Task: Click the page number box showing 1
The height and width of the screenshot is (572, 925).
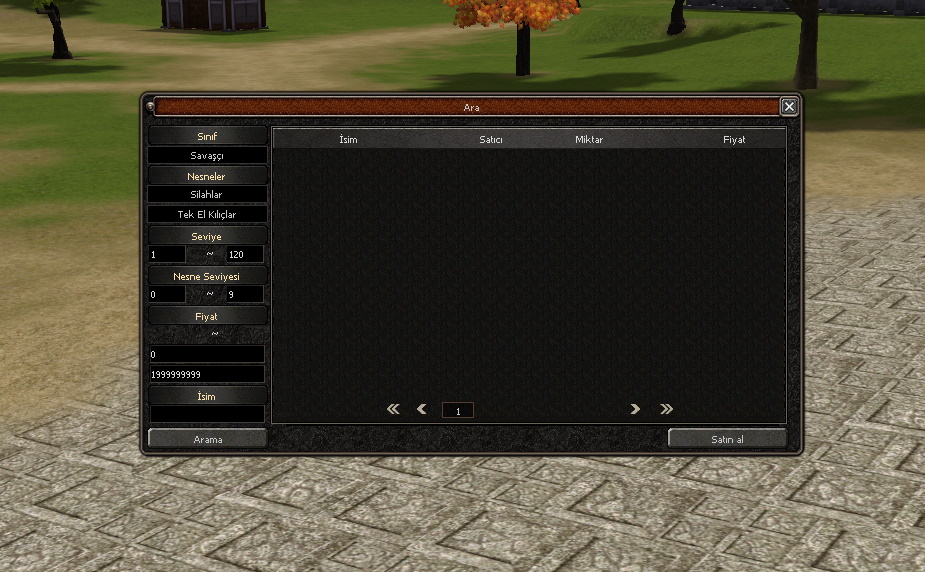Action: pos(458,410)
